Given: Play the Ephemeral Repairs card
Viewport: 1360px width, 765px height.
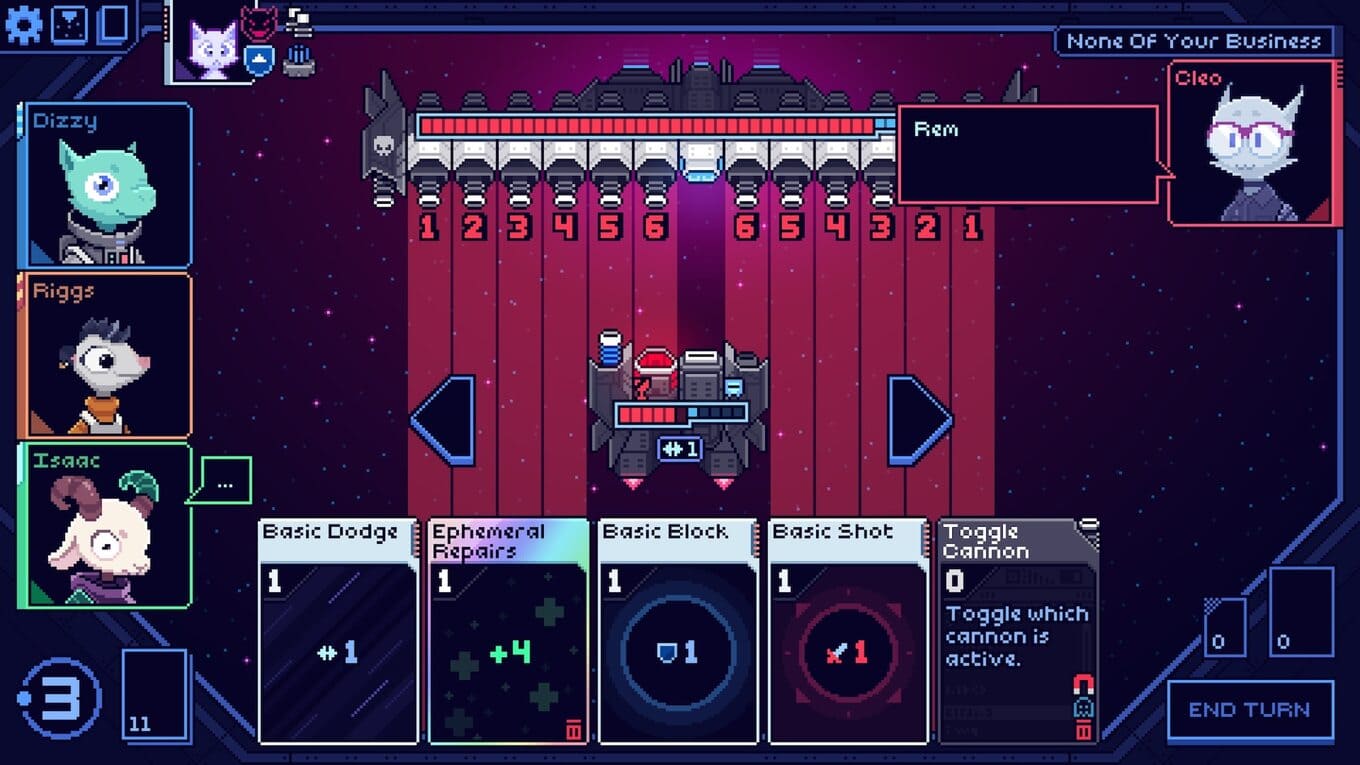Looking at the screenshot, I should [508, 632].
